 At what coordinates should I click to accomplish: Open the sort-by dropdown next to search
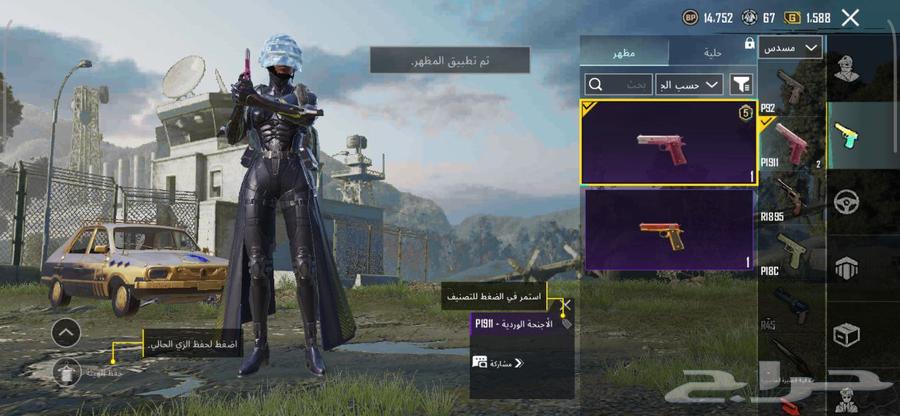(x=689, y=85)
